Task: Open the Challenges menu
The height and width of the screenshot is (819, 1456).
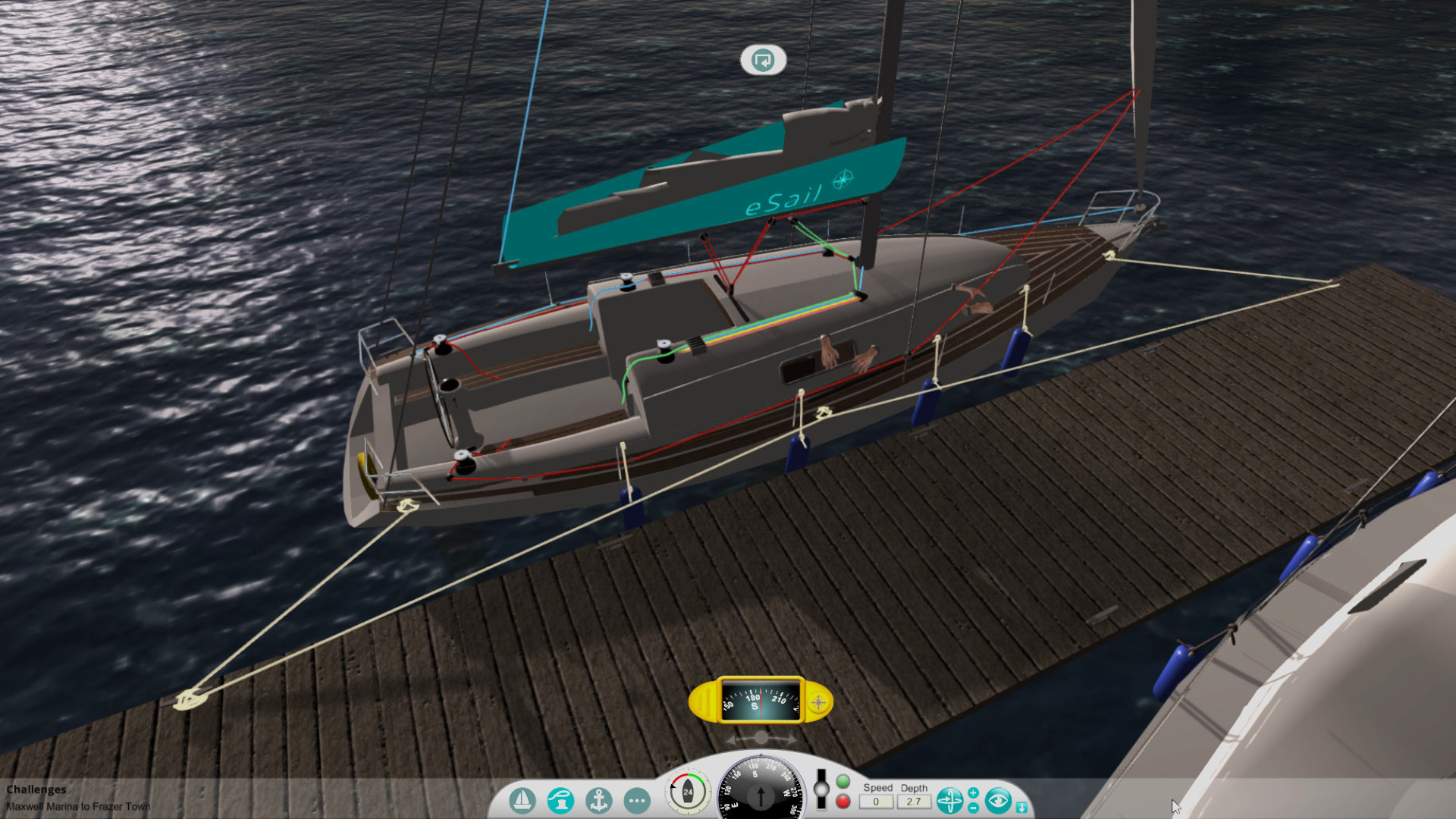Action: point(36,789)
